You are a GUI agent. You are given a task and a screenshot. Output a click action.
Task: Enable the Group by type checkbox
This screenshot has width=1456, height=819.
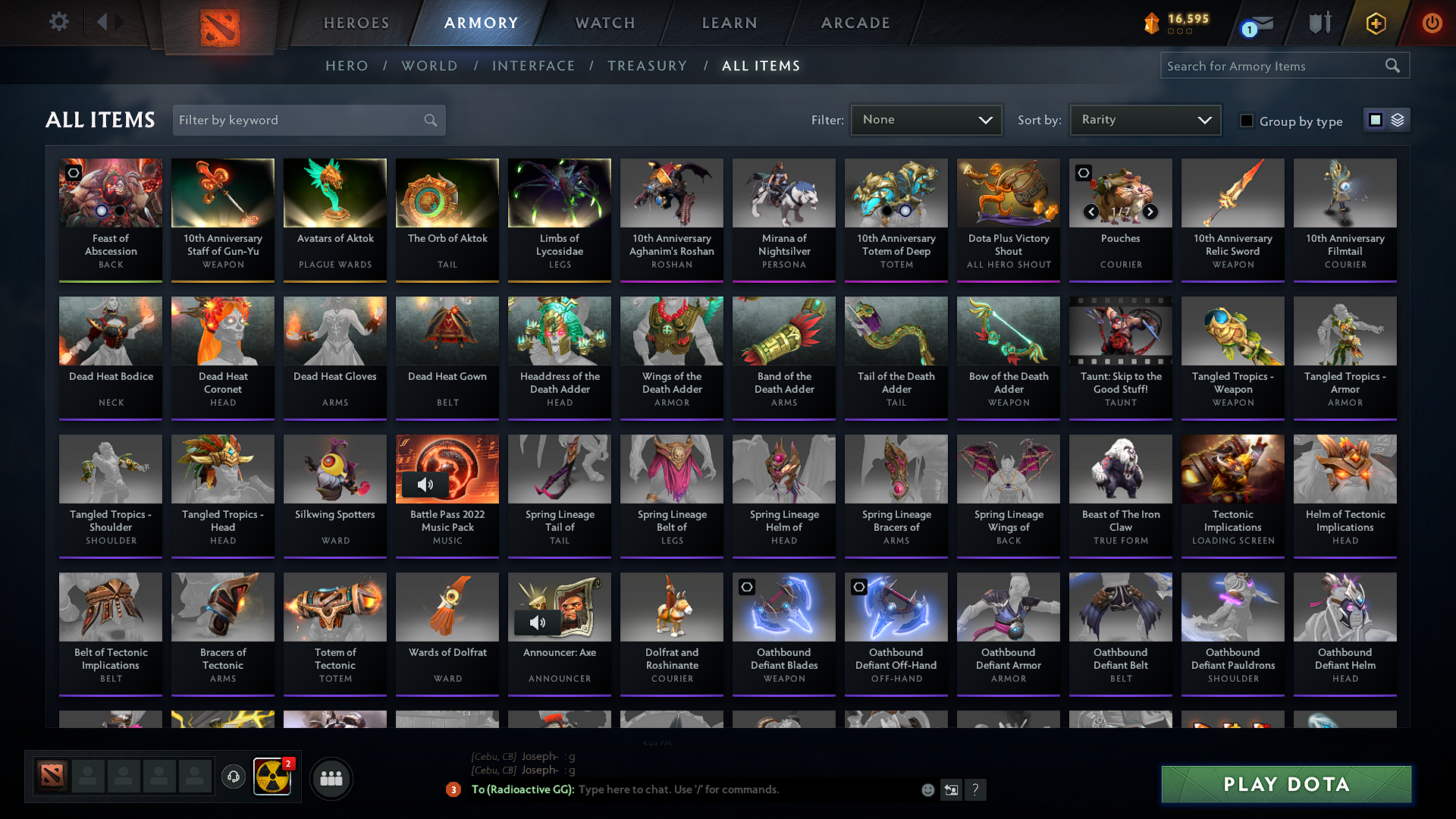(x=1247, y=120)
